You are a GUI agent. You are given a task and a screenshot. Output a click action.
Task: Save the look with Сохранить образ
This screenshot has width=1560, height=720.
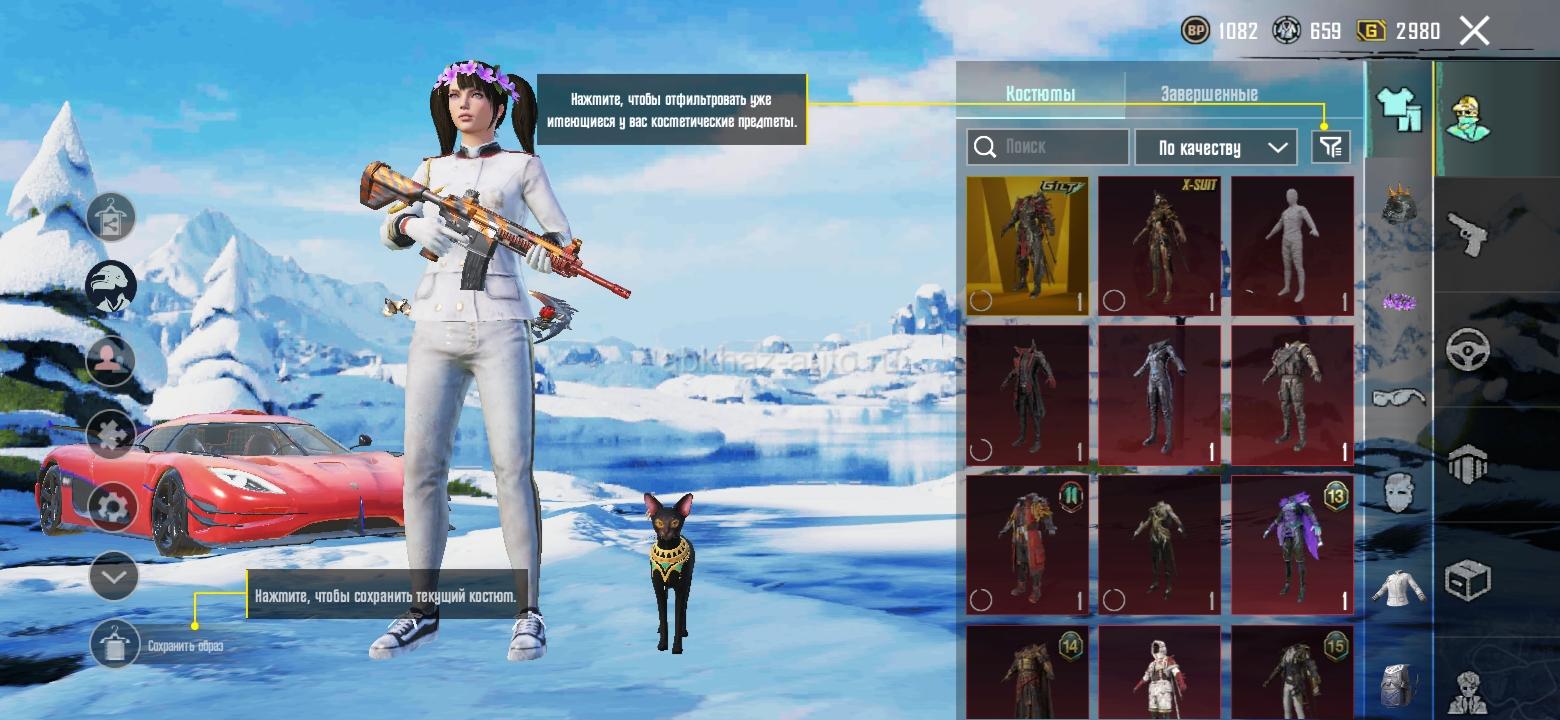coord(115,645)
